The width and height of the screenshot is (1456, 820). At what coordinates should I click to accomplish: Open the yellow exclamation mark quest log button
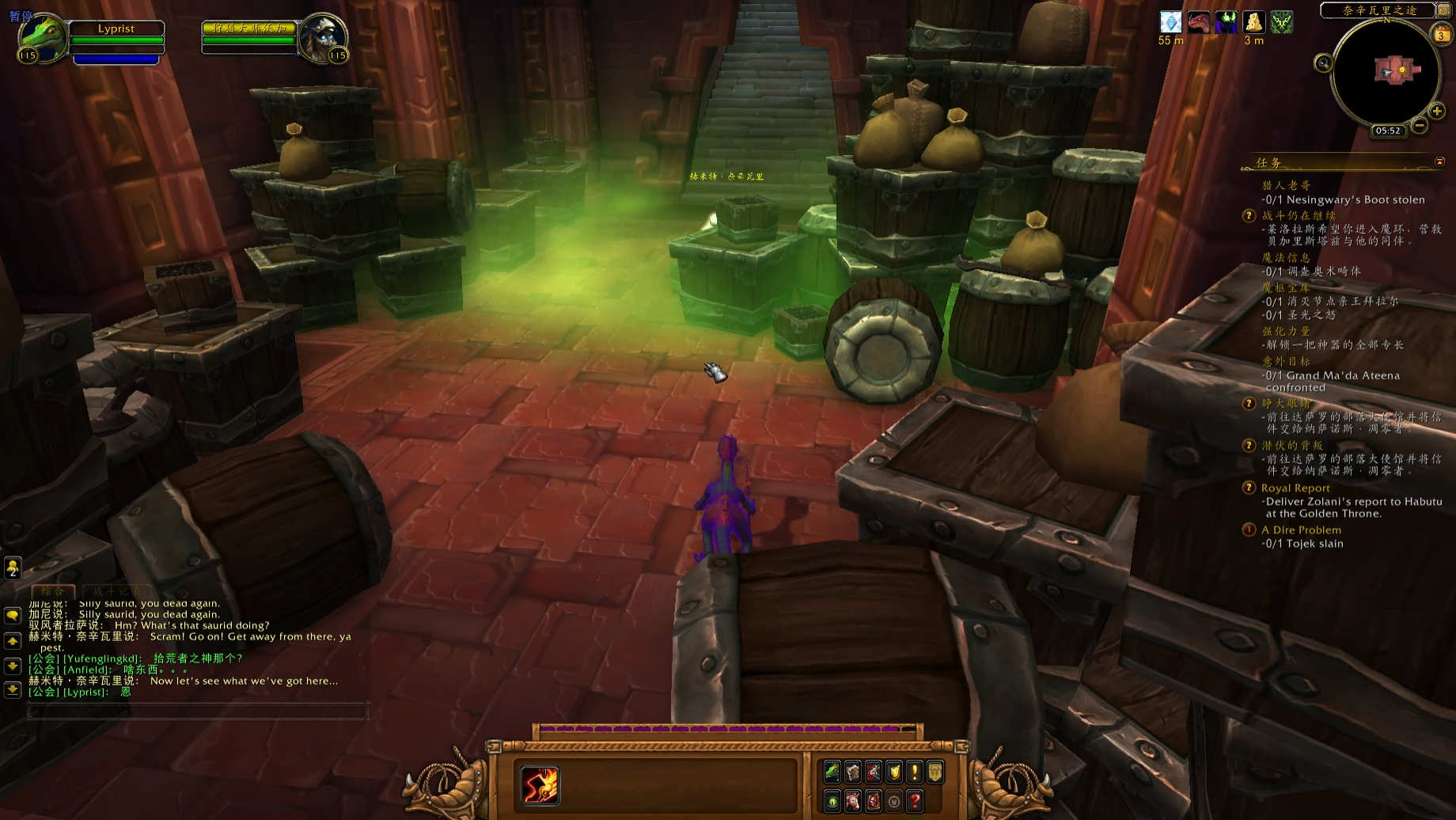[x=914, y=772]
